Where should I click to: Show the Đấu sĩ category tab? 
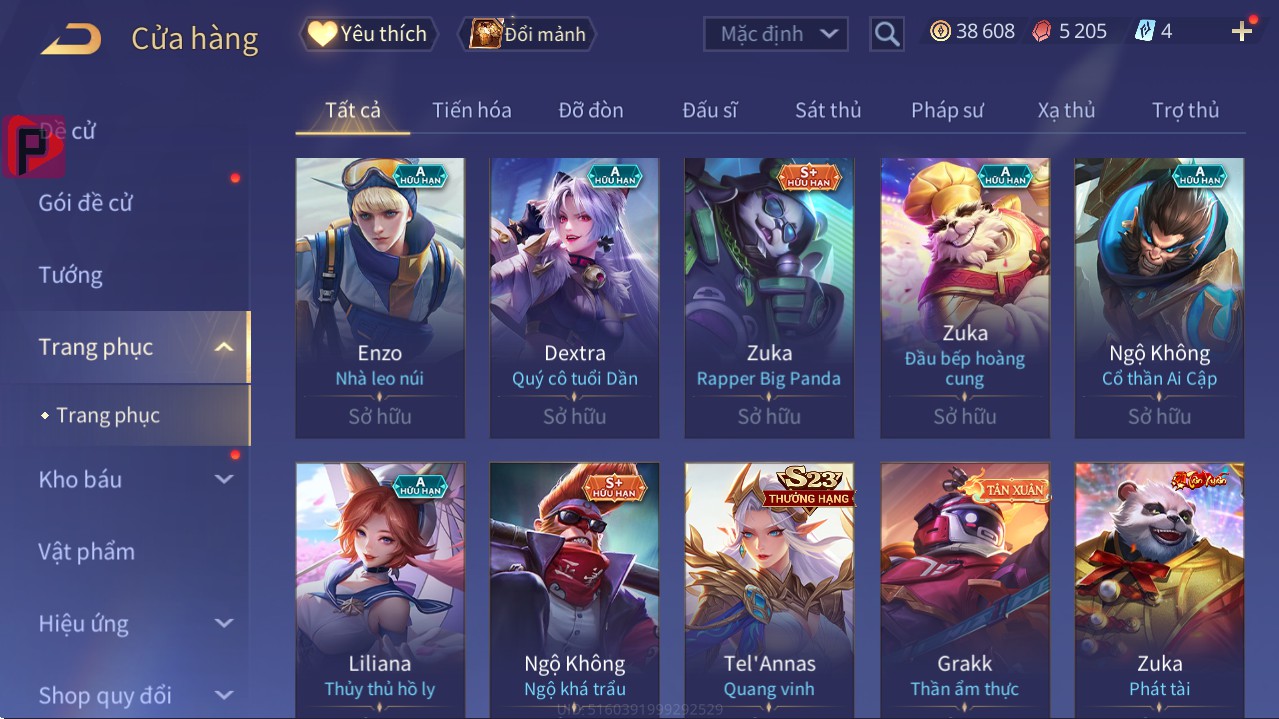click(709, 110)
